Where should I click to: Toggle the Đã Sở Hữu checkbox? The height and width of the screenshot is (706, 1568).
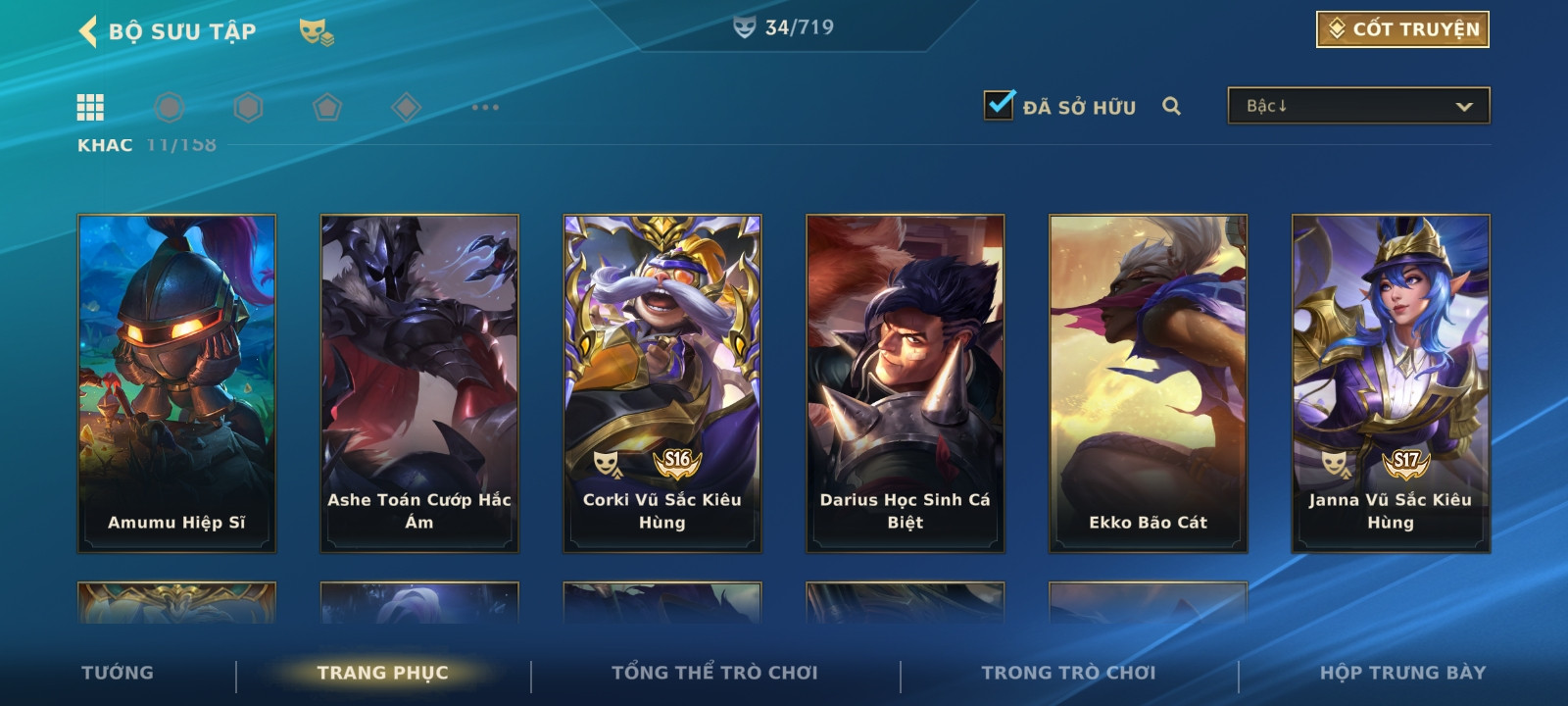[999, 105]
